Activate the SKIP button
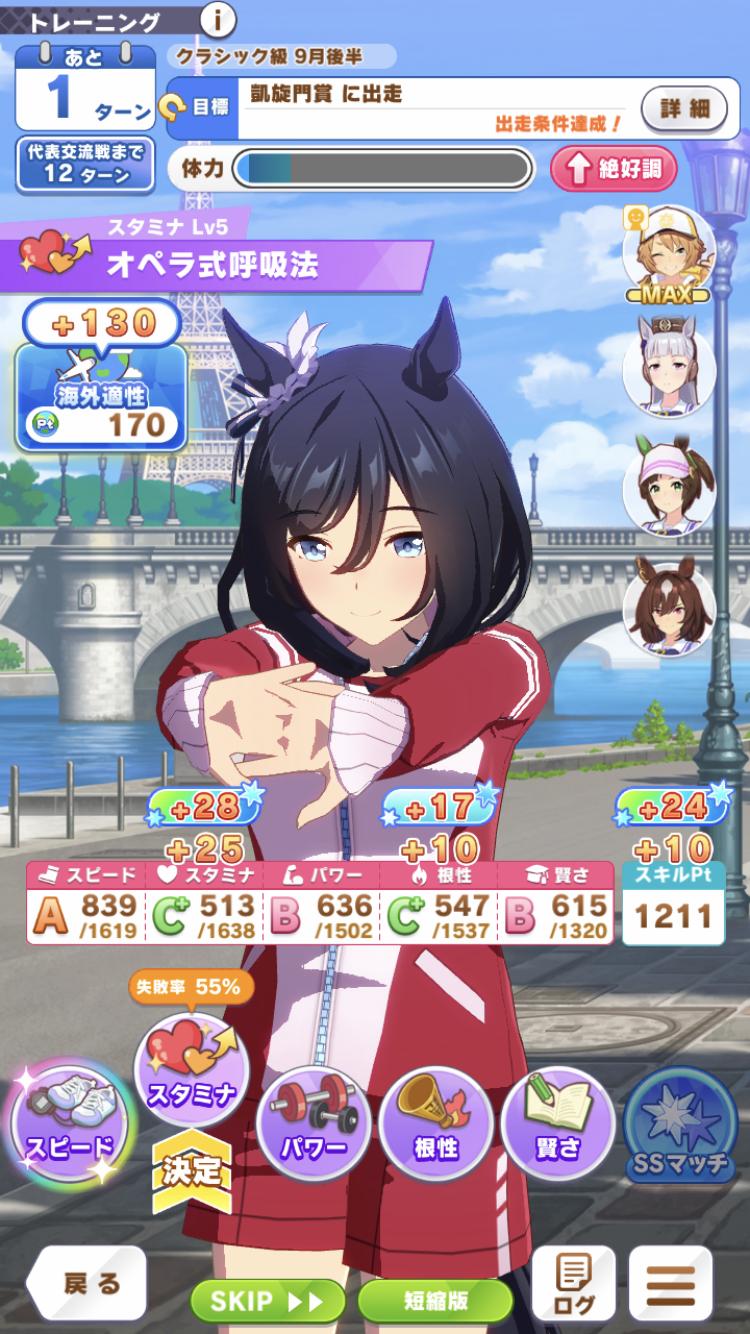The image size is (750, 1334). [x=268, y=1300]
